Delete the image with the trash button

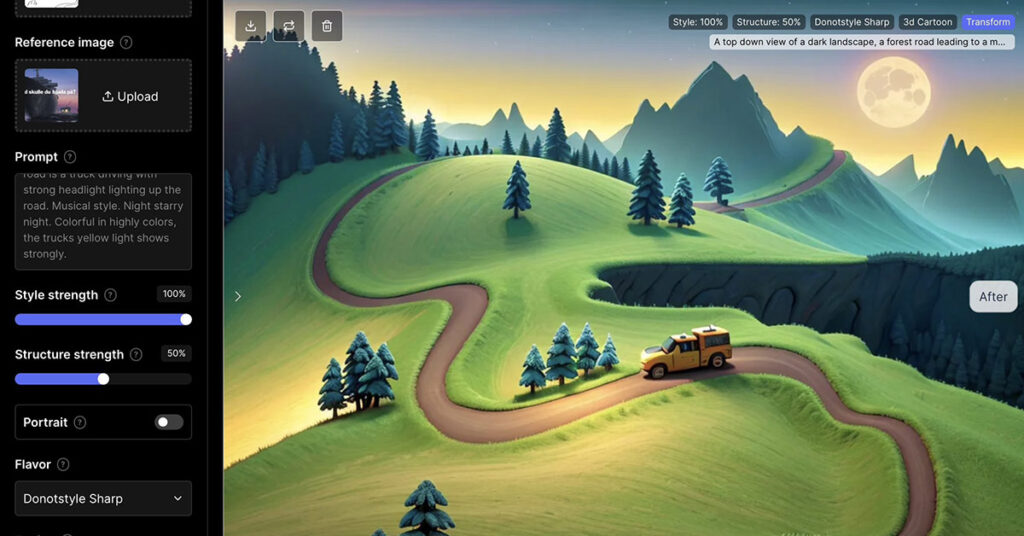pyautogui.click(x=327, y=26)
